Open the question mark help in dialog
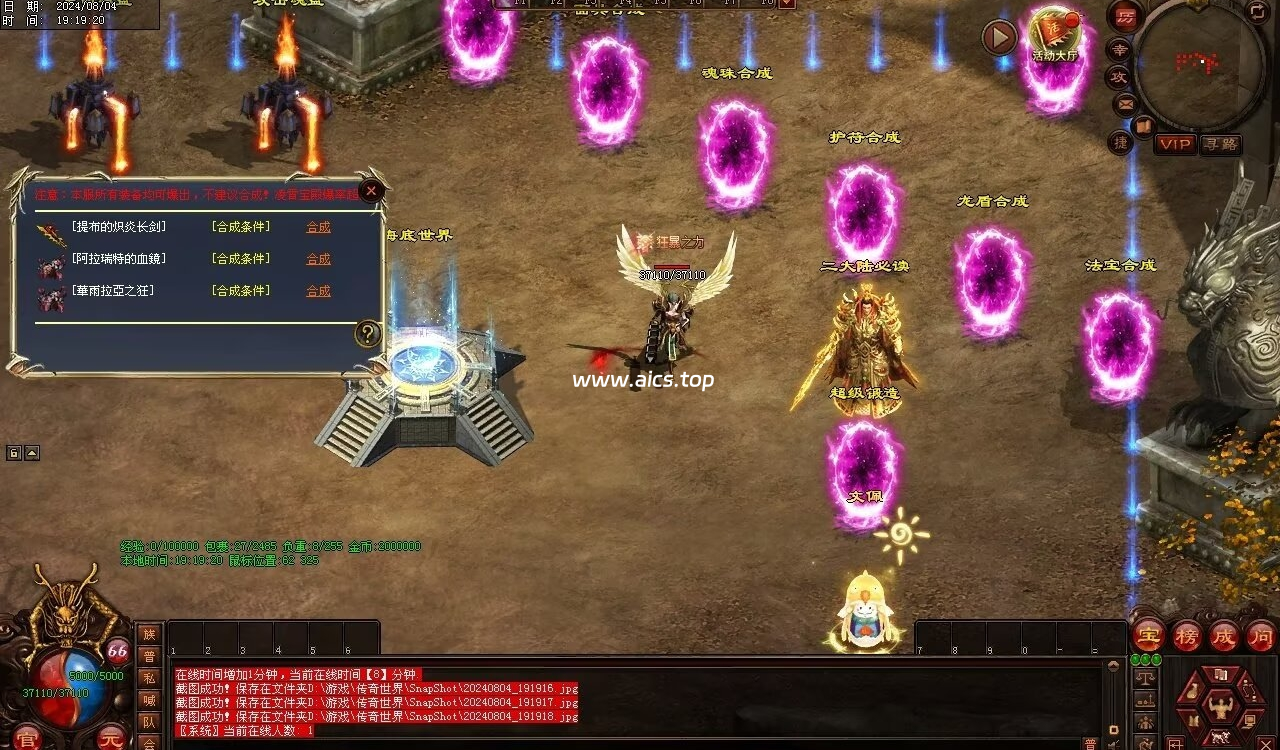 pos(368,334)
